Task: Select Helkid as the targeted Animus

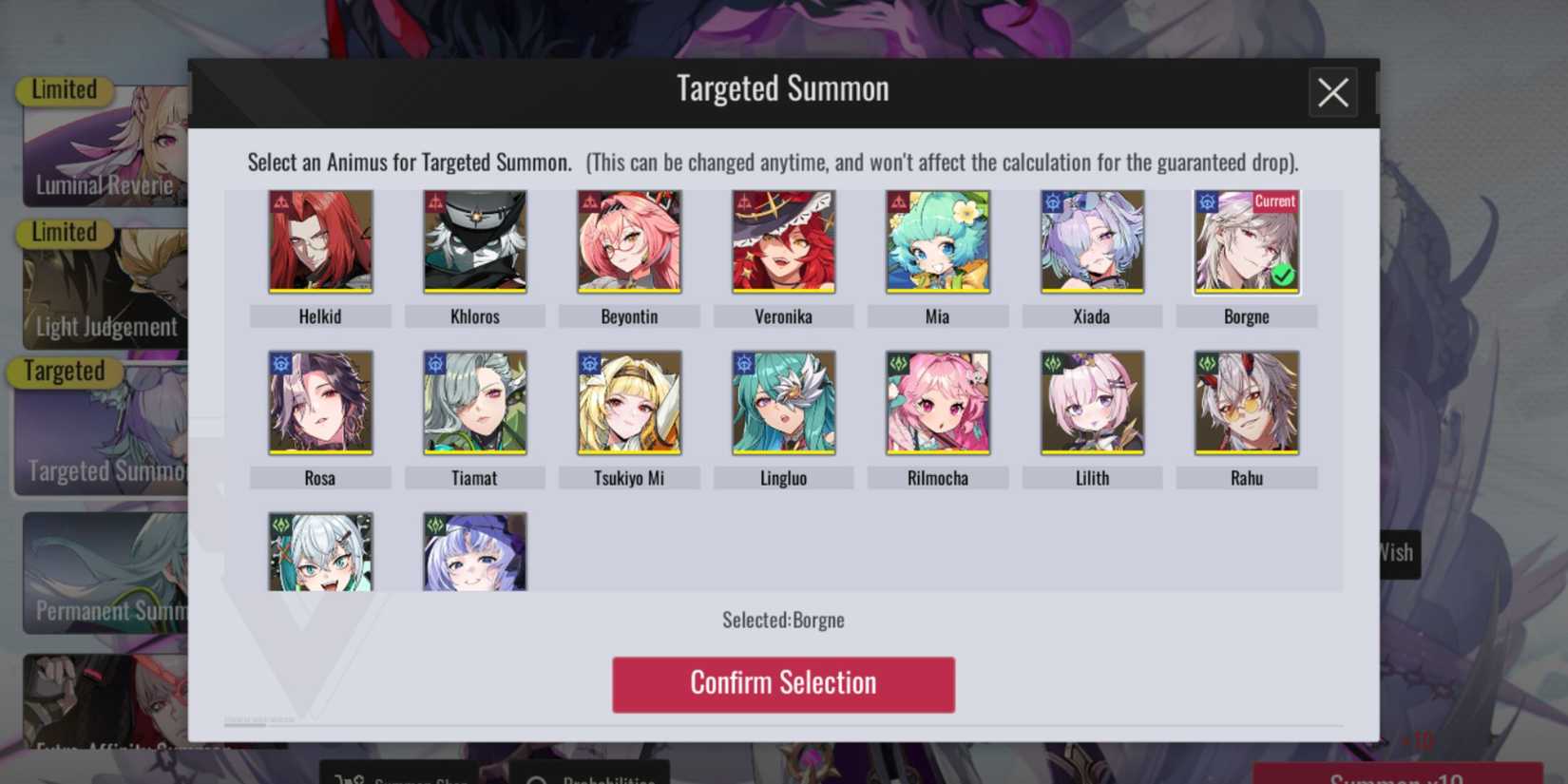Action: pyautogui.click(x=319, y=240)
